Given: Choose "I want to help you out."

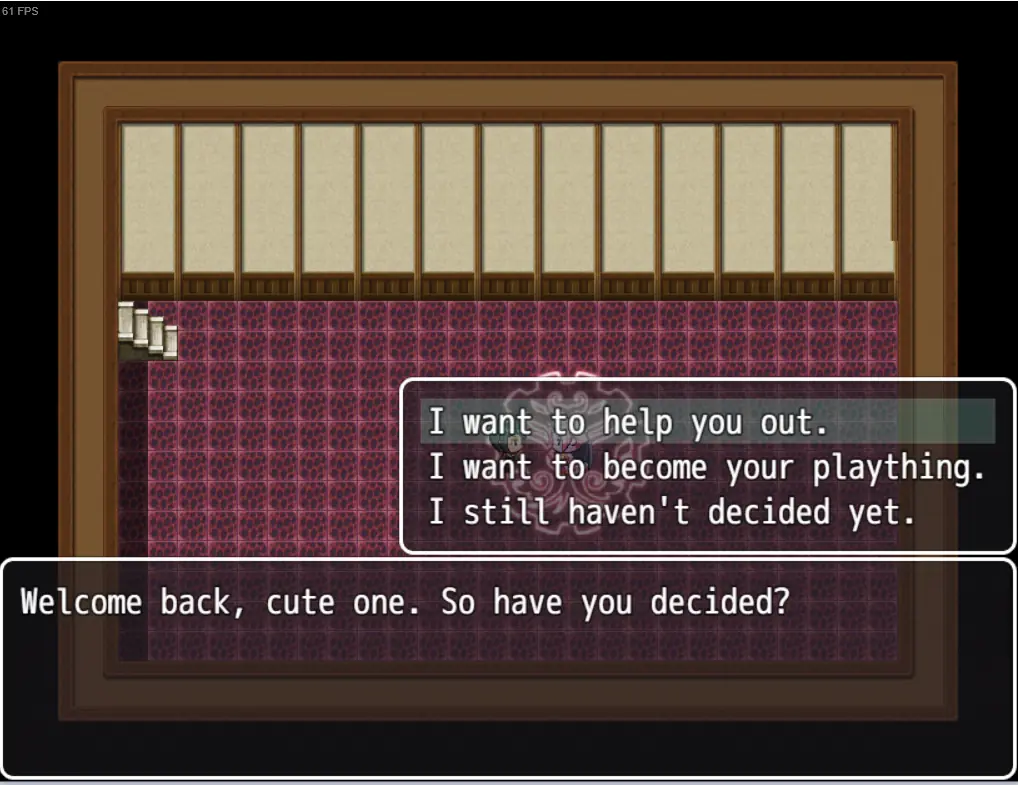Looking at the screenshot, I should click(629, 422).
